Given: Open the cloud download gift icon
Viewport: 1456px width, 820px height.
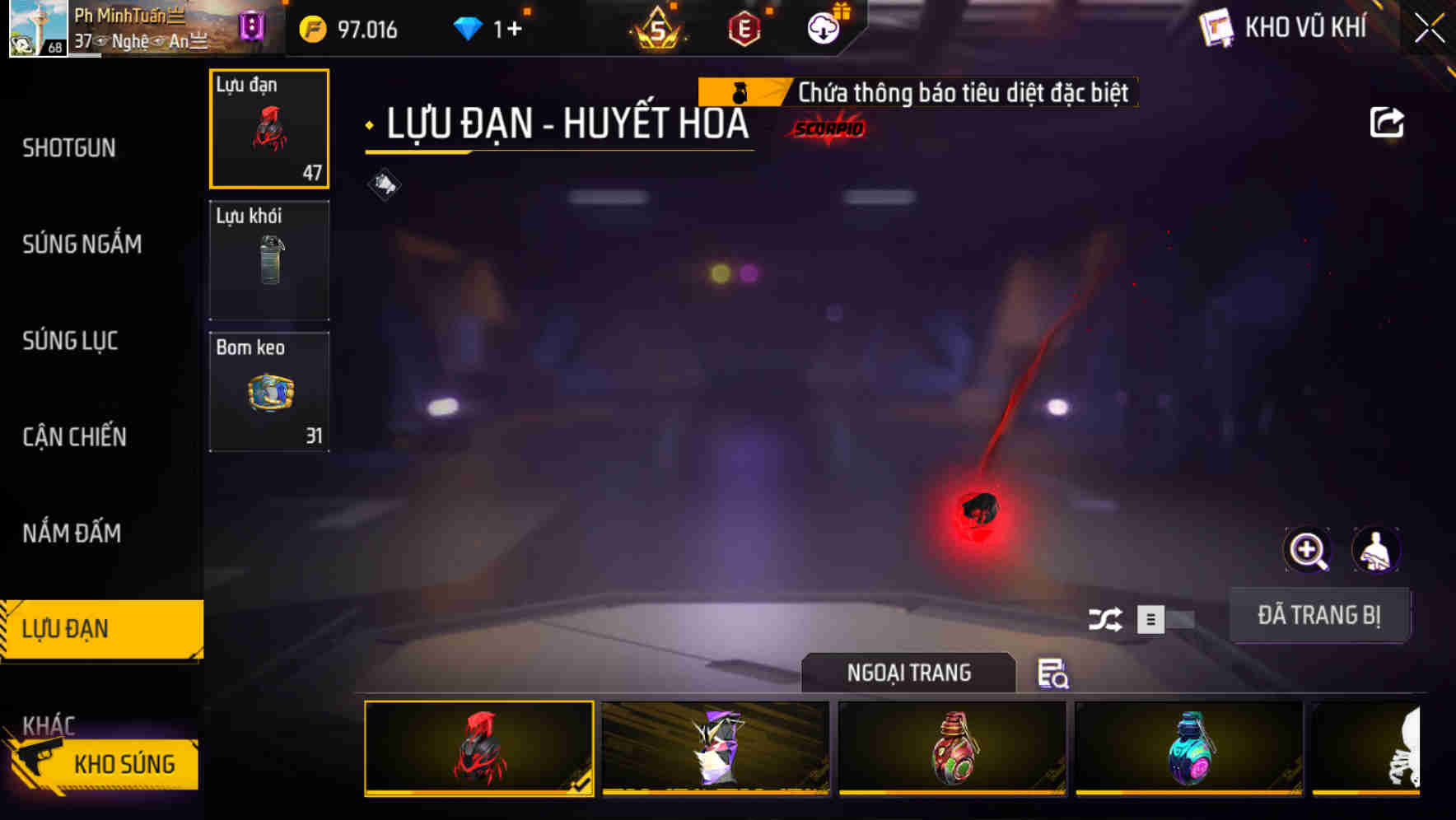Looking at the screenshot, I should (x=822, y=27).
